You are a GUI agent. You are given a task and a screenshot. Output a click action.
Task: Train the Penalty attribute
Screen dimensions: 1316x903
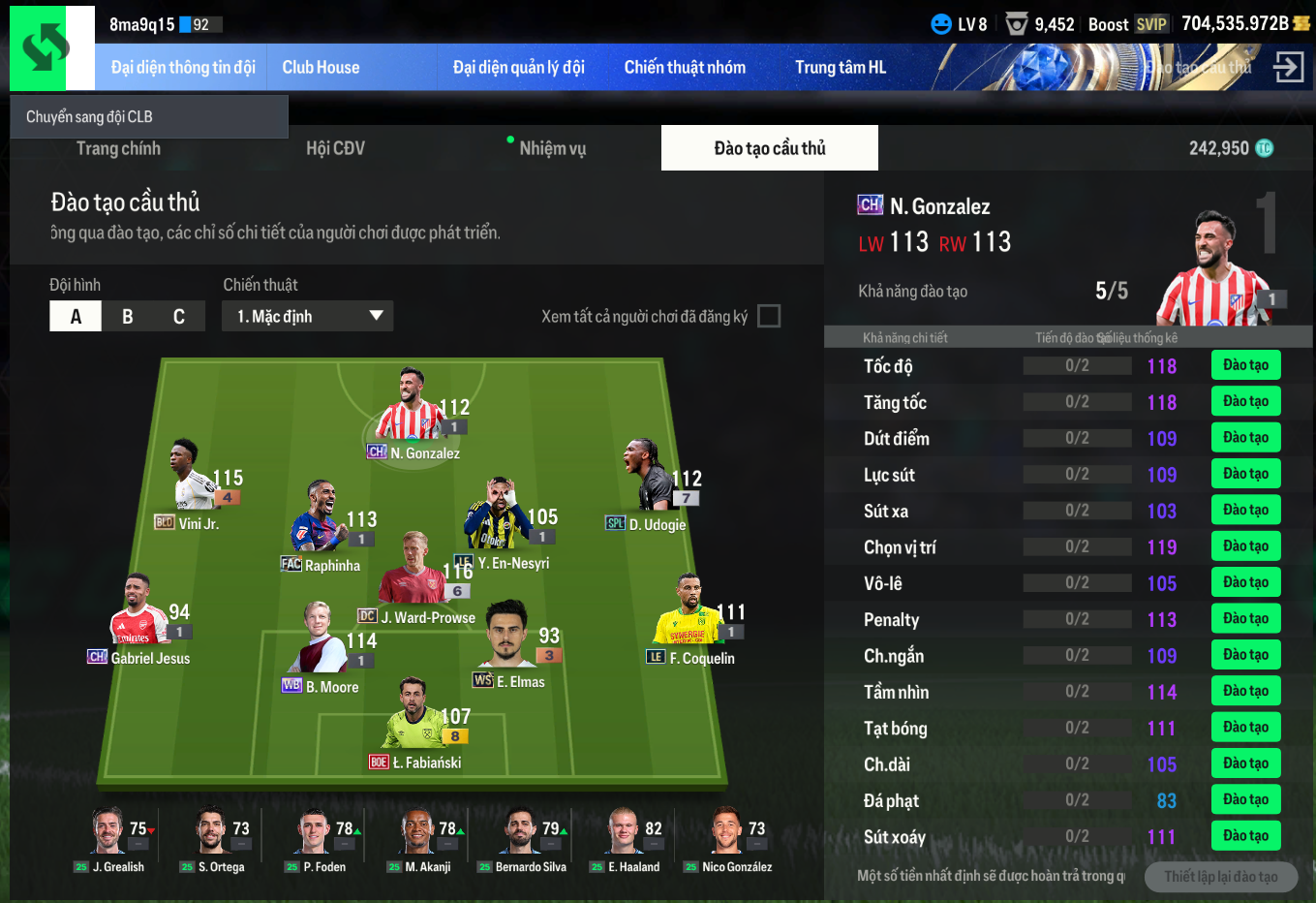click(x=1245, y=618)
